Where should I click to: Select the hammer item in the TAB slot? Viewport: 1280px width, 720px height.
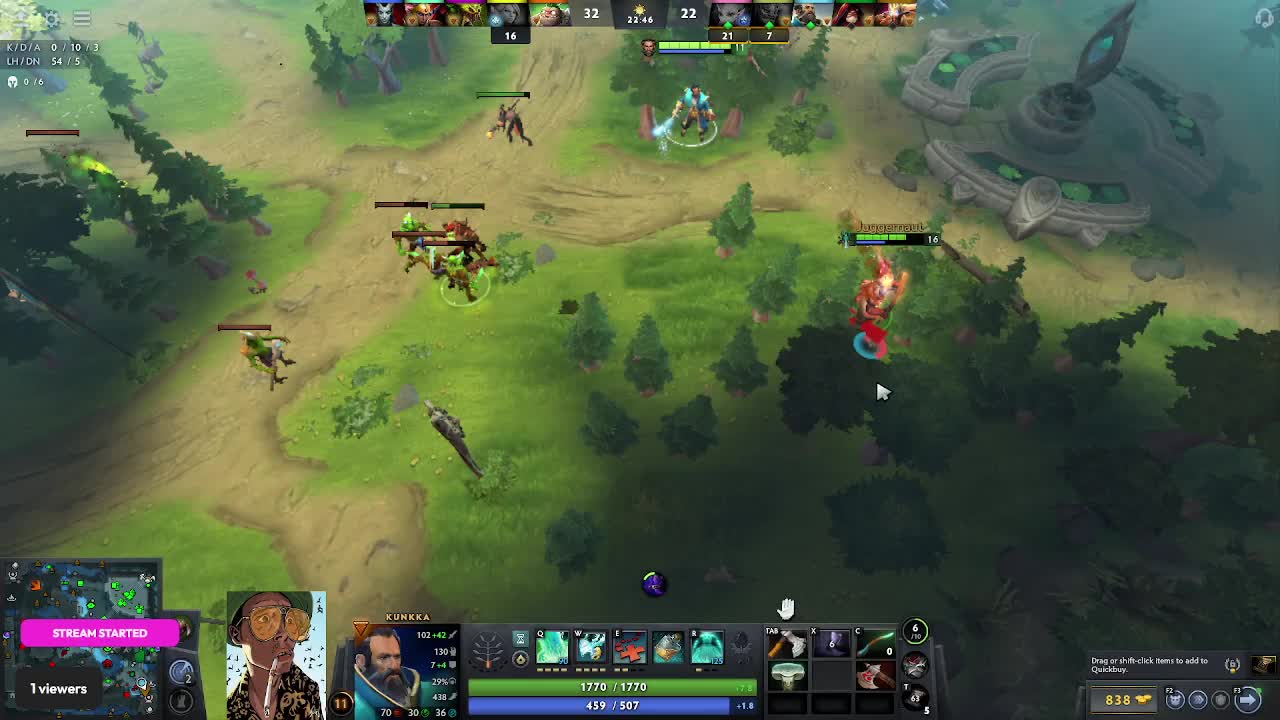point(788,645)
